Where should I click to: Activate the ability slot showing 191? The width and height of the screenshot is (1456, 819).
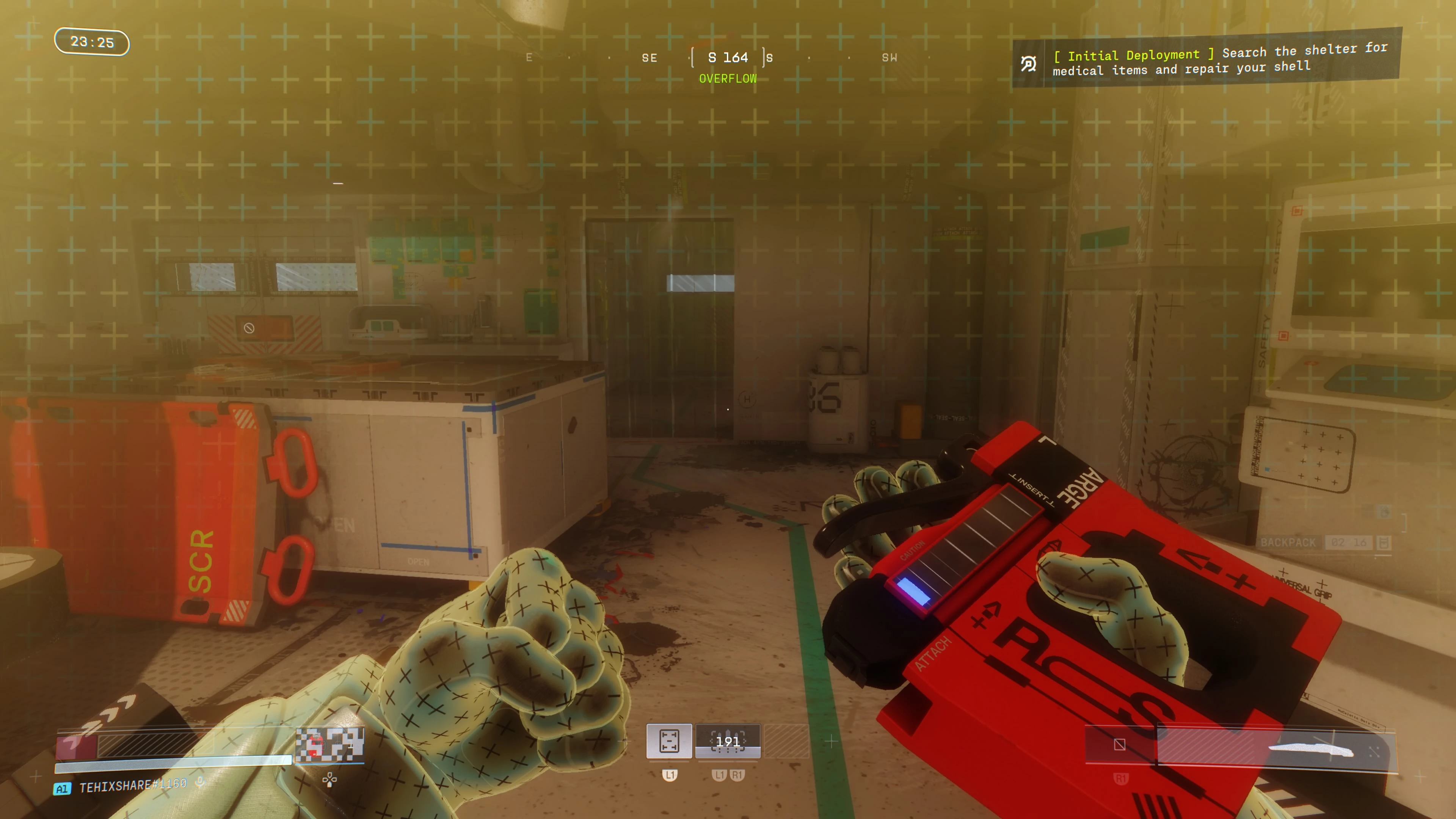728,741
